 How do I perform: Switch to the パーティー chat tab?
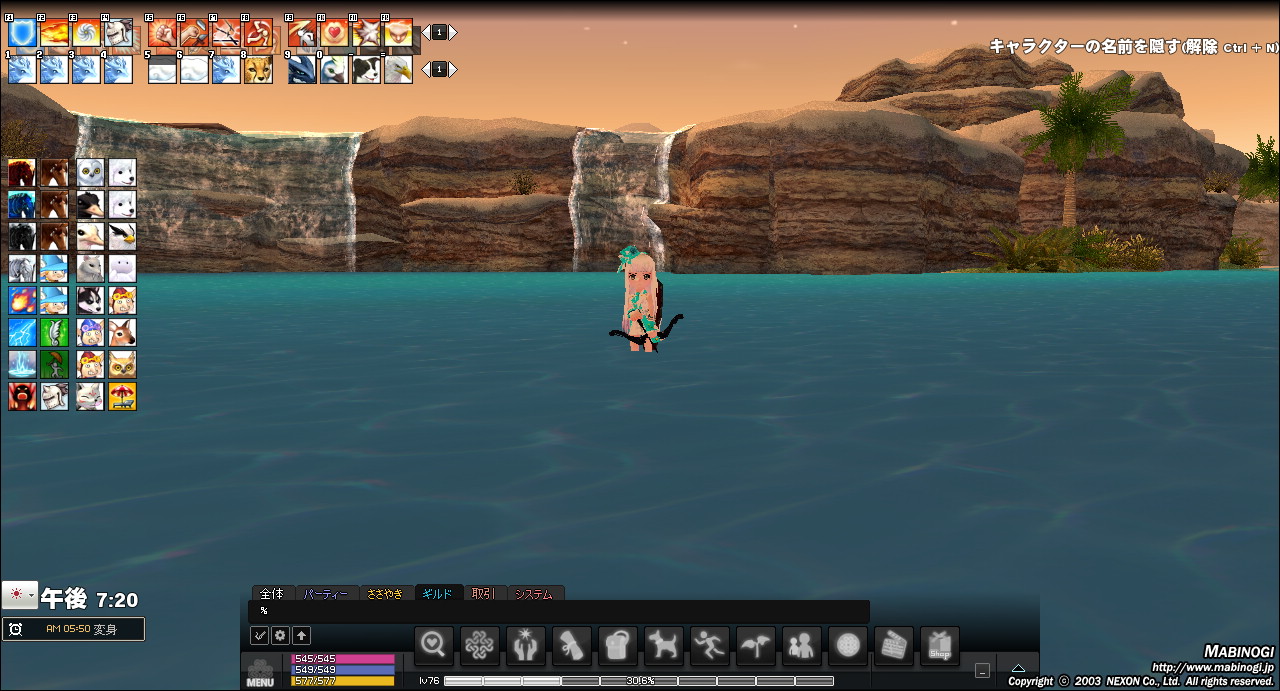pos(325,594)
